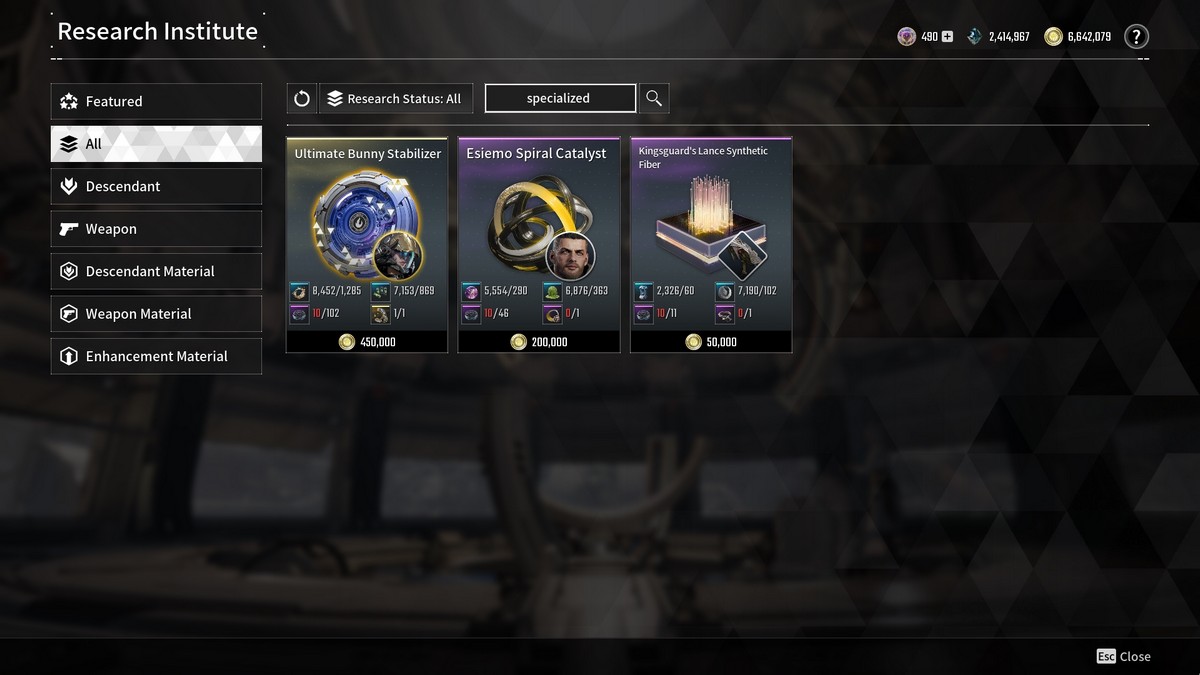Click the plus button beside 490 currency
The width and height of the screenshot is (1200, 675).
tap(947, 37)
